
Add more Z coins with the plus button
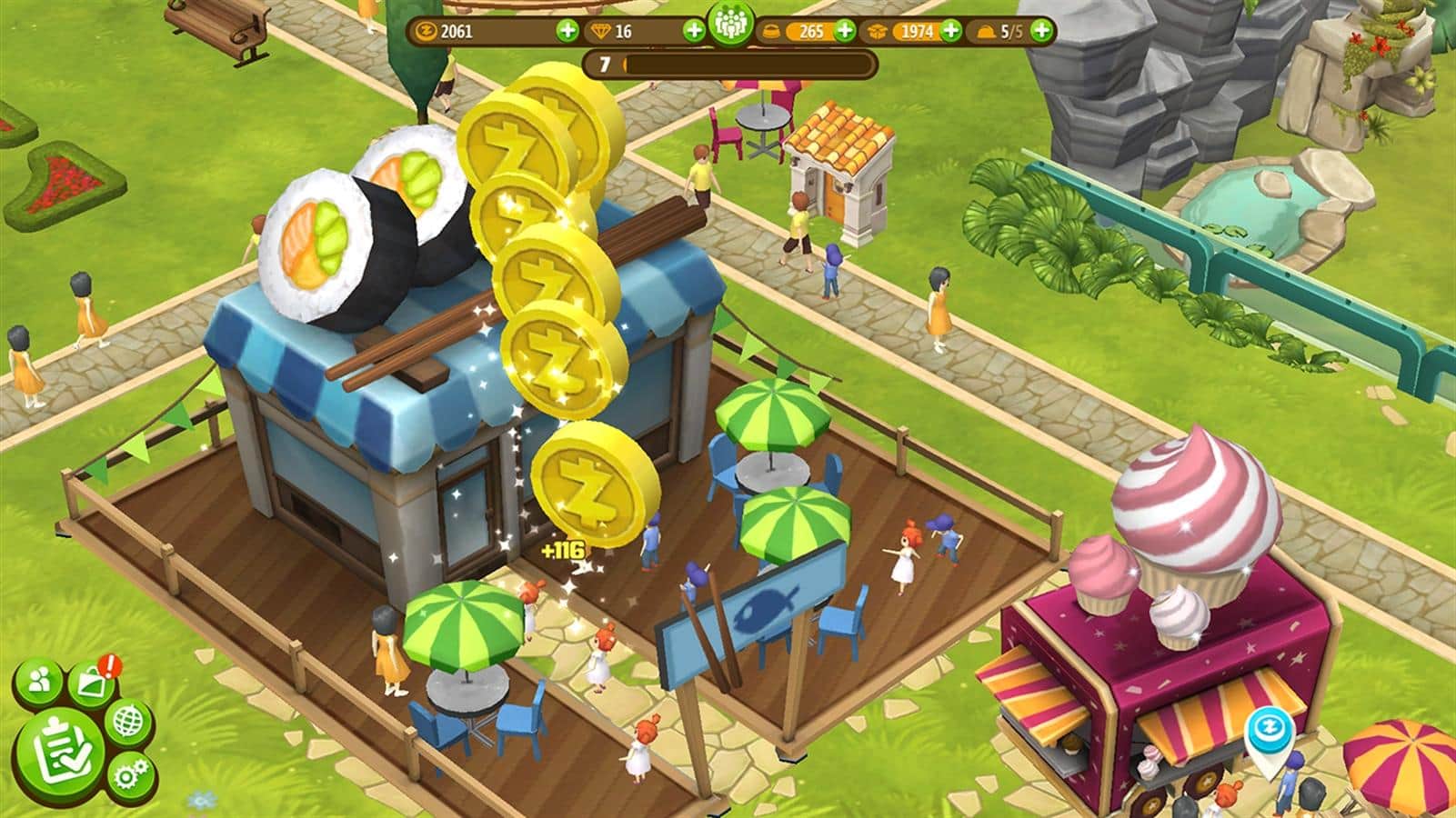(x=567, y=31)
